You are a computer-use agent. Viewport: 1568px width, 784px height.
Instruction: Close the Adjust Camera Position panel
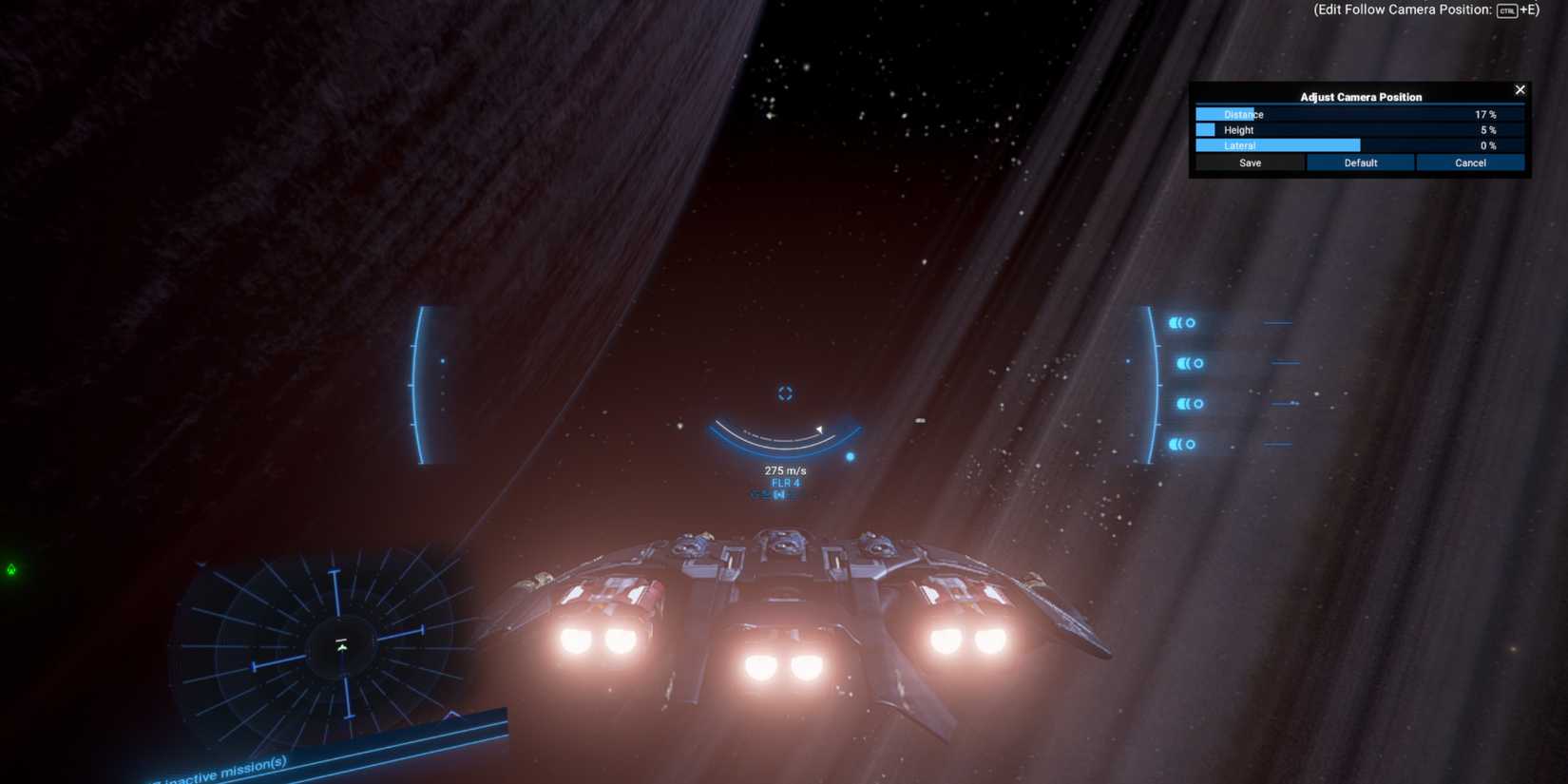pyautogui.click(x=1520, y=89)
